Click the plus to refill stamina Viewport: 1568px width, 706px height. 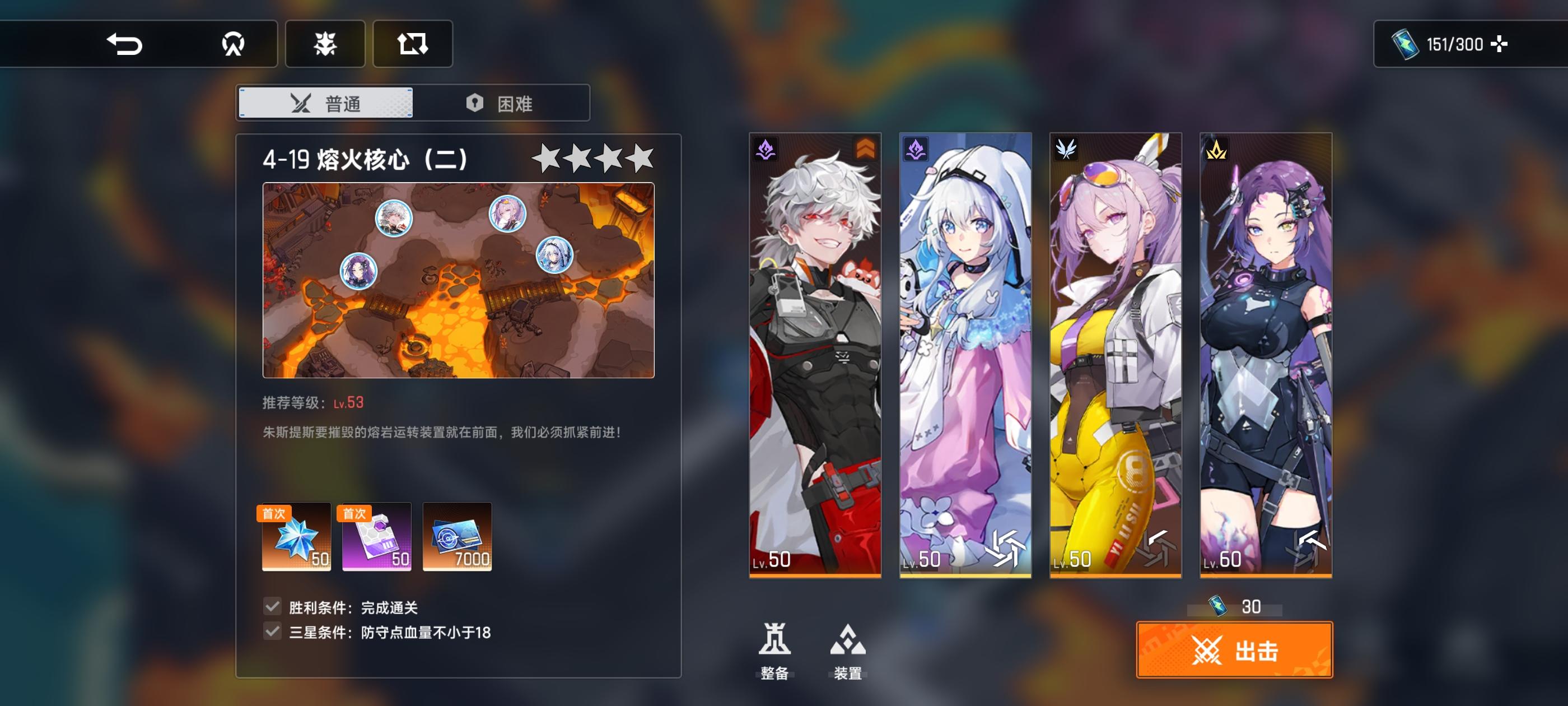click(x=1500, y=43)
